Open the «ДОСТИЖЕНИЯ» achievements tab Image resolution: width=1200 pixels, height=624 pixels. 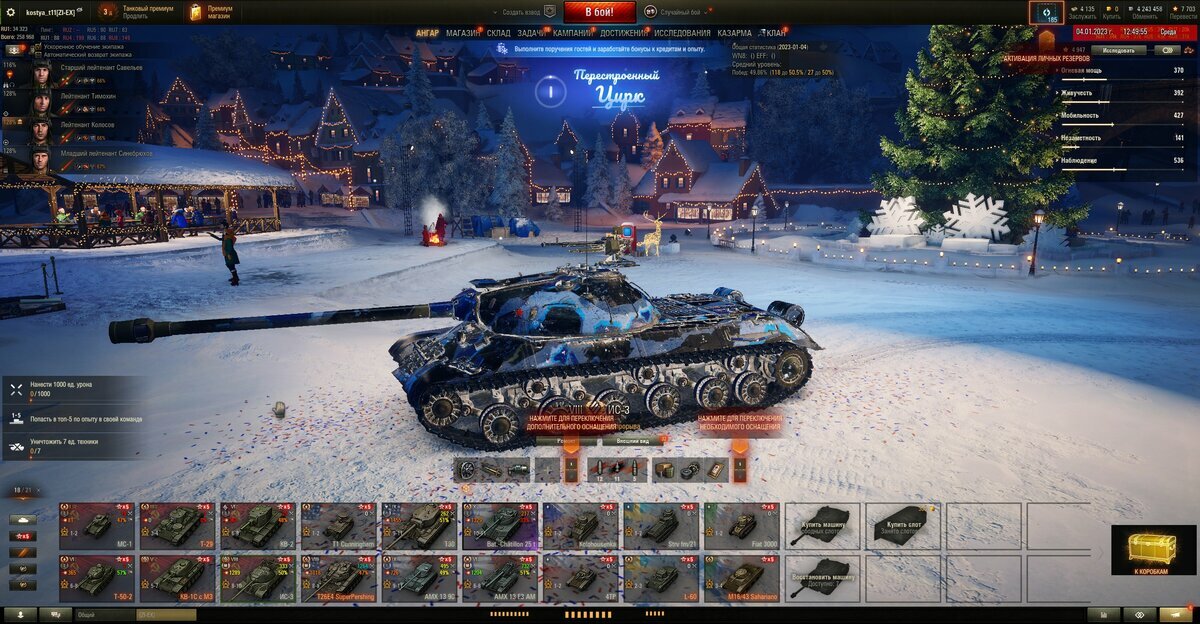[x=623, y=33]
